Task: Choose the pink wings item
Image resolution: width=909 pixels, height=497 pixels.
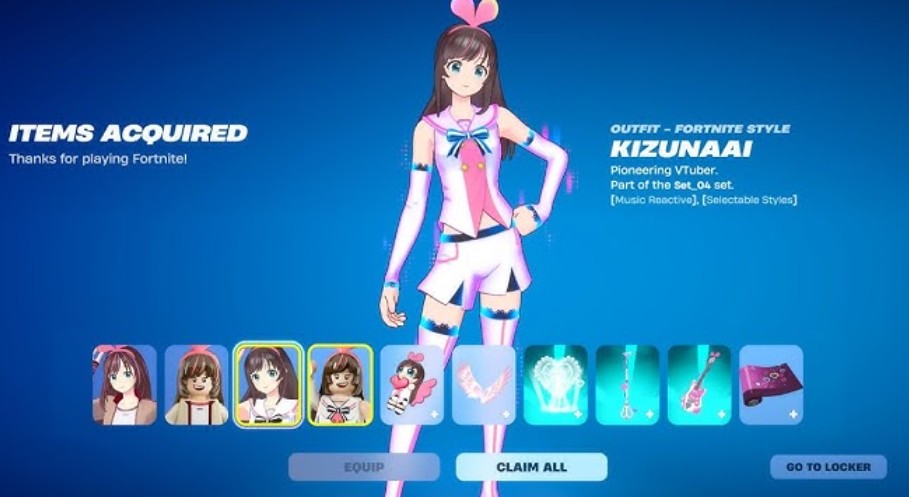Action: pyautogui.click(x=484, y=385)
